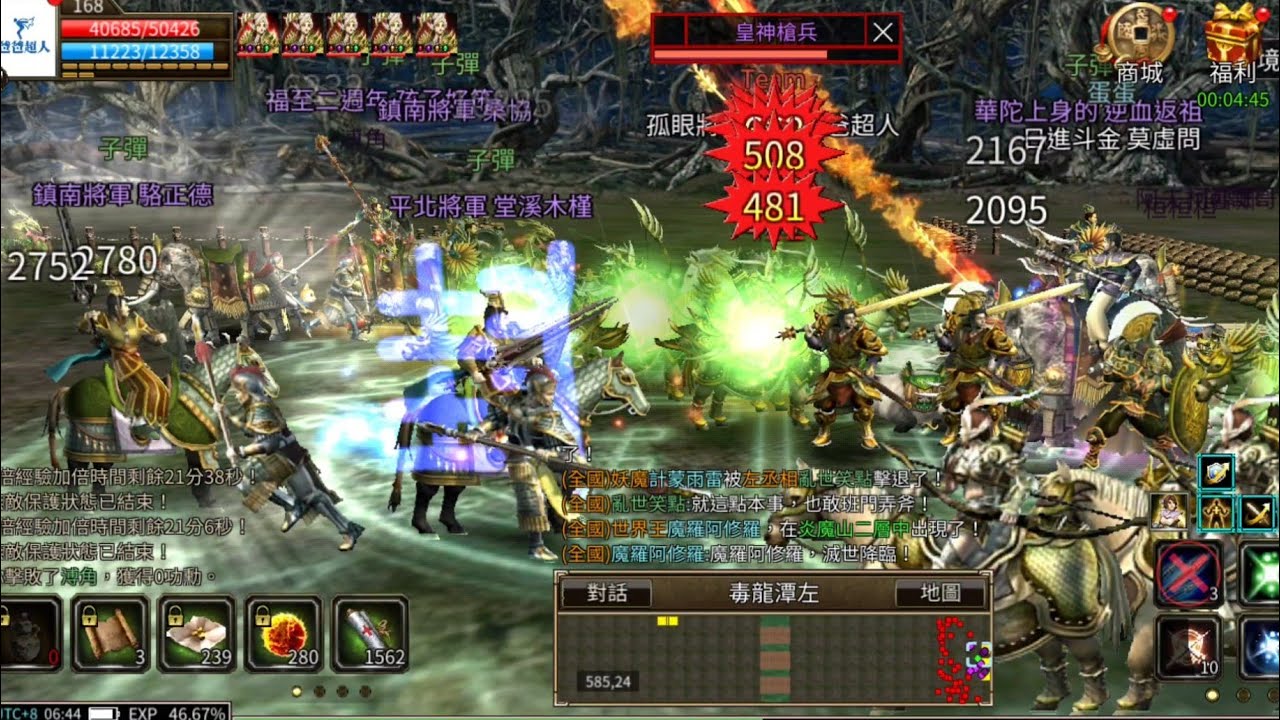
Task: Click the companion portrait beside the skills
Action: (x=1168, y=512)
